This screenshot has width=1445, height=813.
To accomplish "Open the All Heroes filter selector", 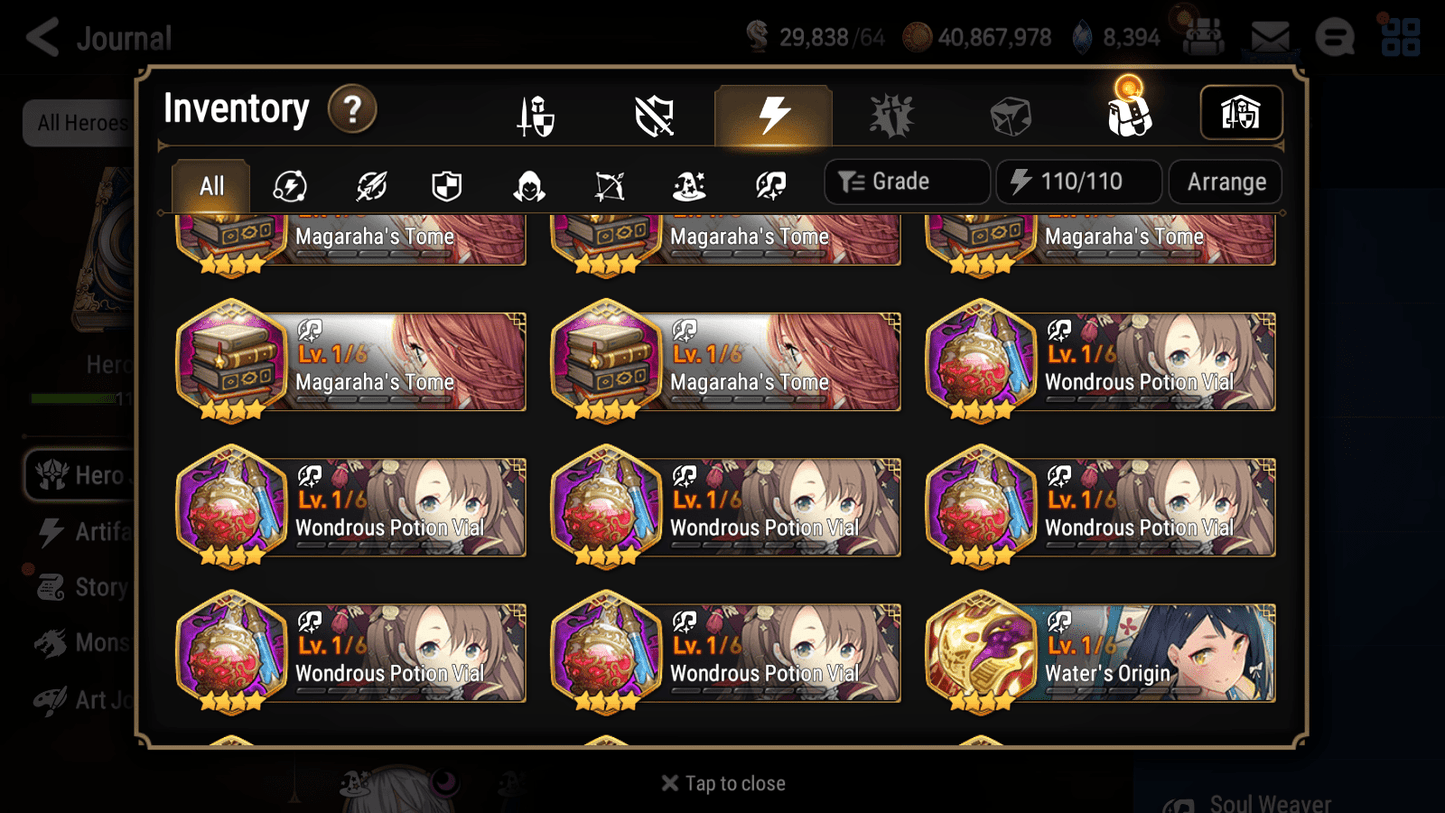I will pyautogui.click(x=84, y=123).
